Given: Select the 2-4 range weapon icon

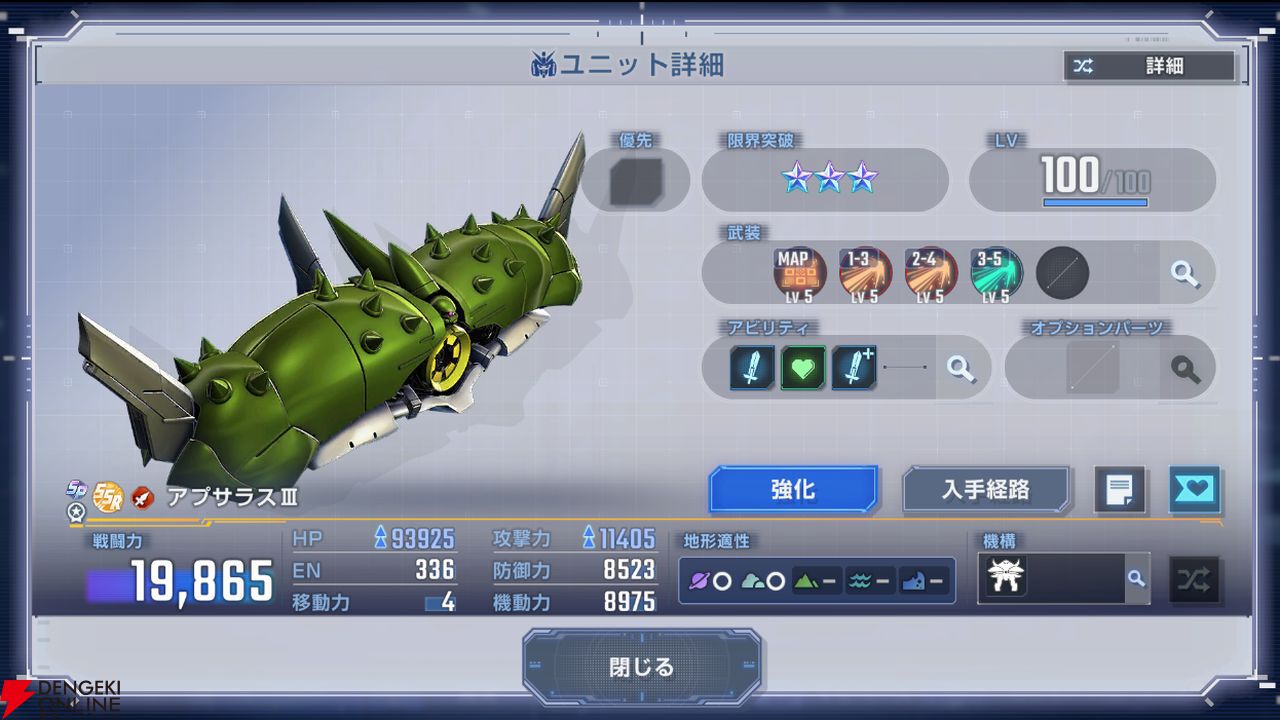Looking at the screenshot, I should 928,273.
